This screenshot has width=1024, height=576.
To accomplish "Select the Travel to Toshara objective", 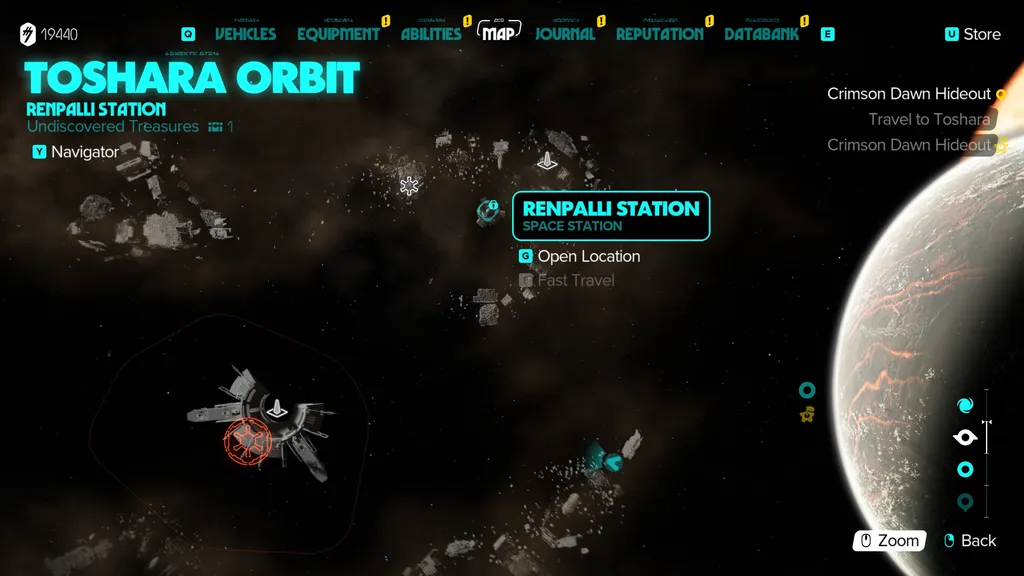I will [x=929, y=120].
